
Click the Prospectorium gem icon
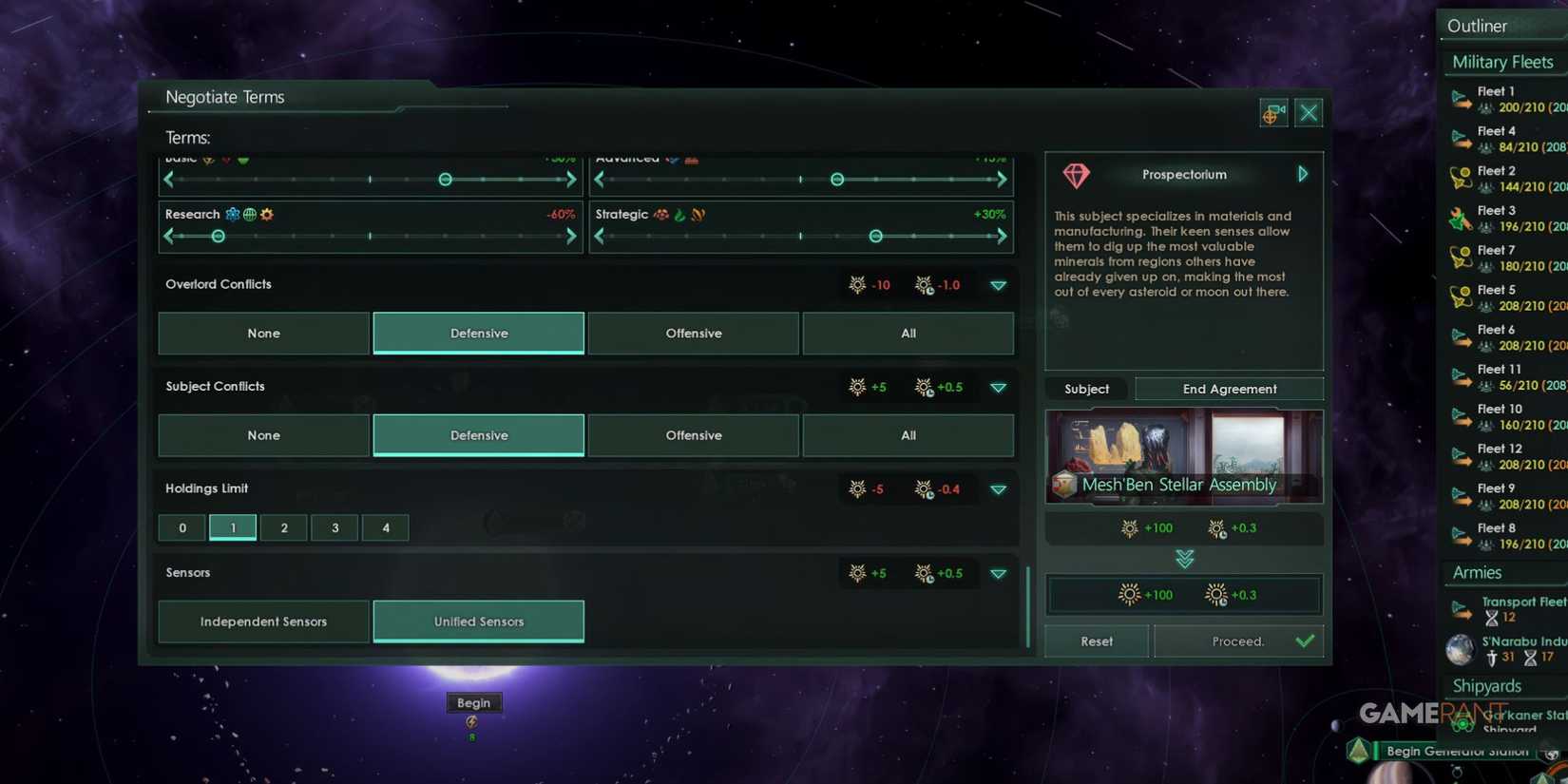pos(1077,176)
